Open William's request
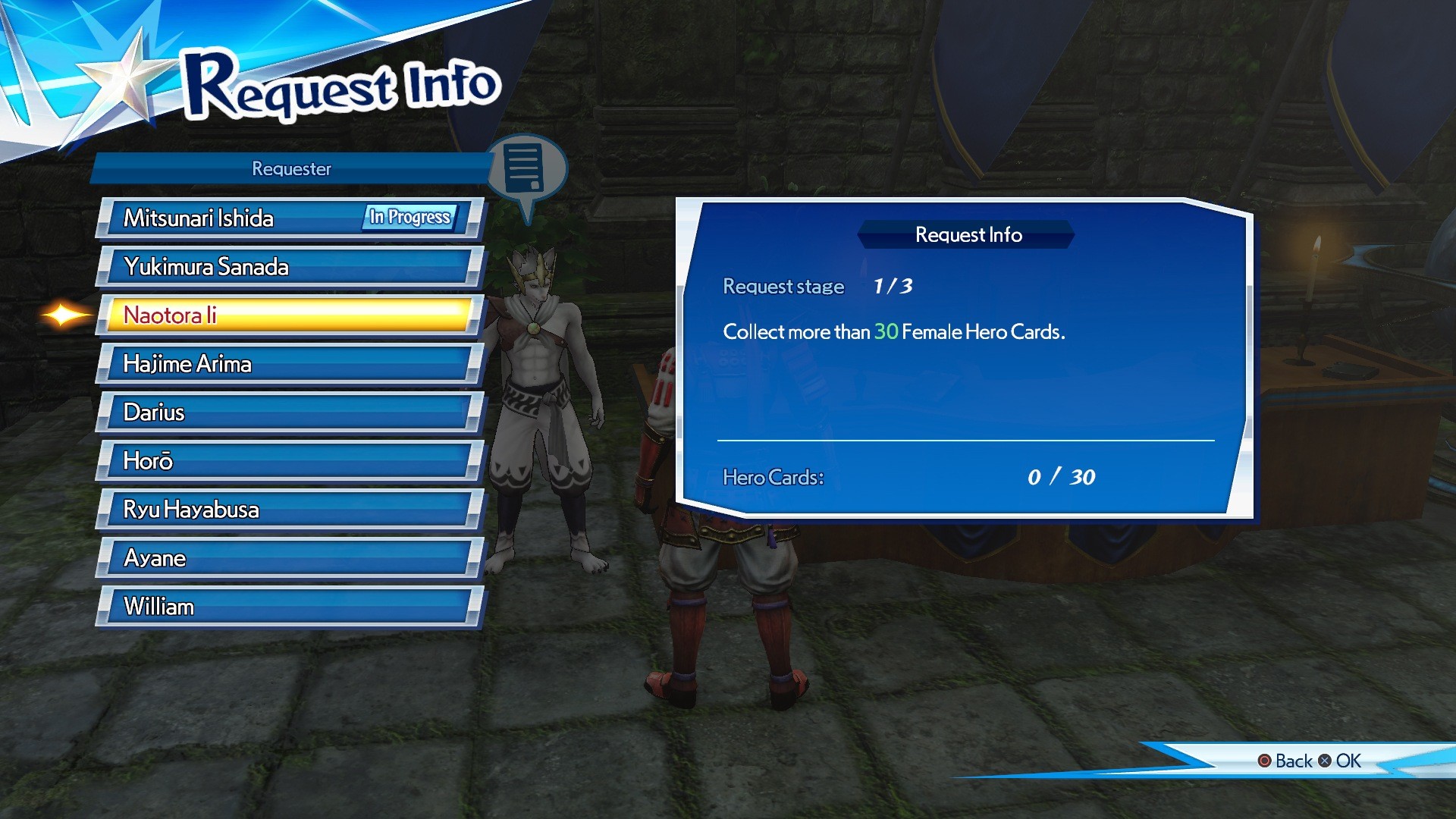 click(x=288, y=607)
